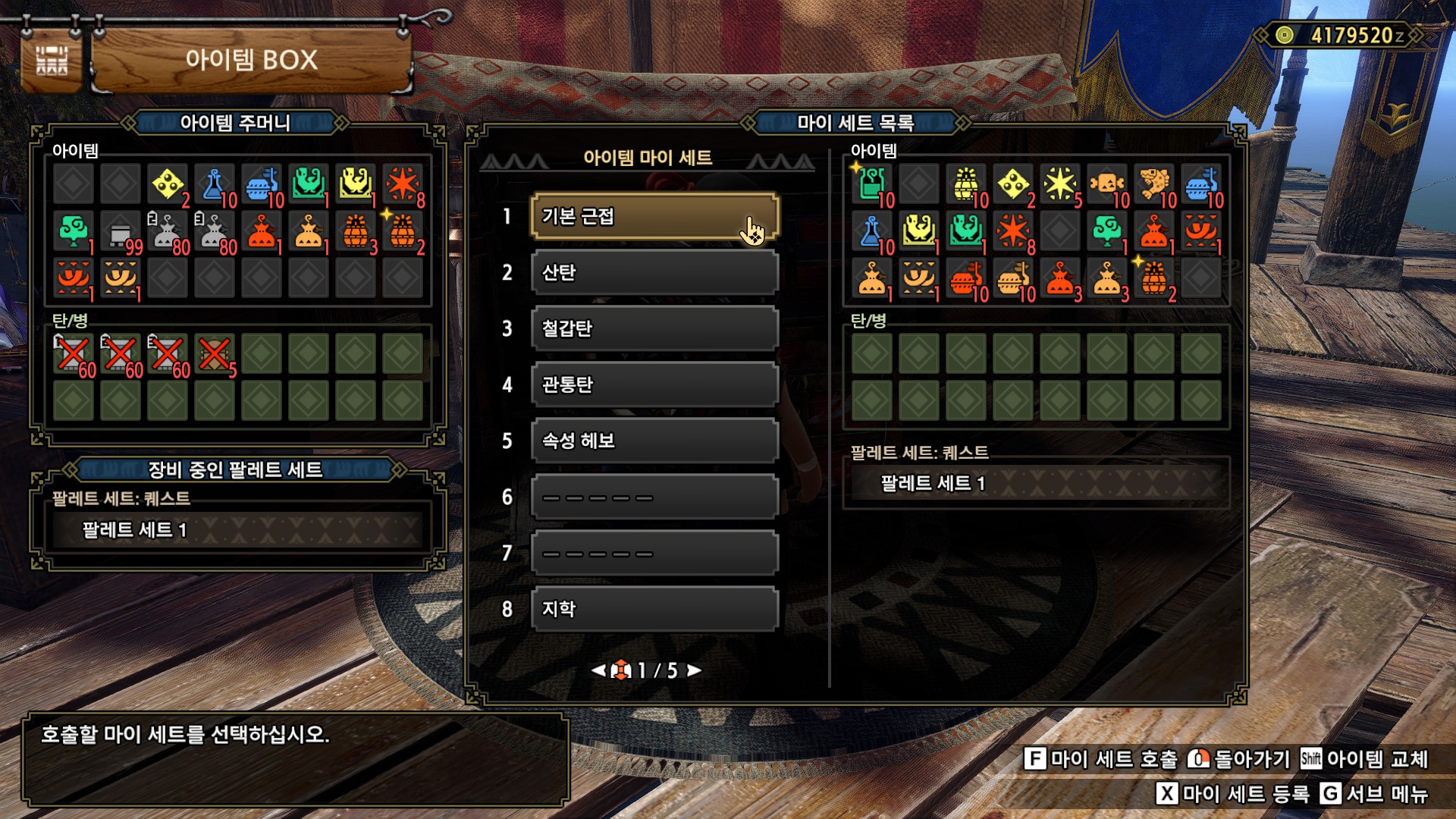Select the 철갑탄 item set
Screen dimensions: 1456x819
(x=654, y=329)
